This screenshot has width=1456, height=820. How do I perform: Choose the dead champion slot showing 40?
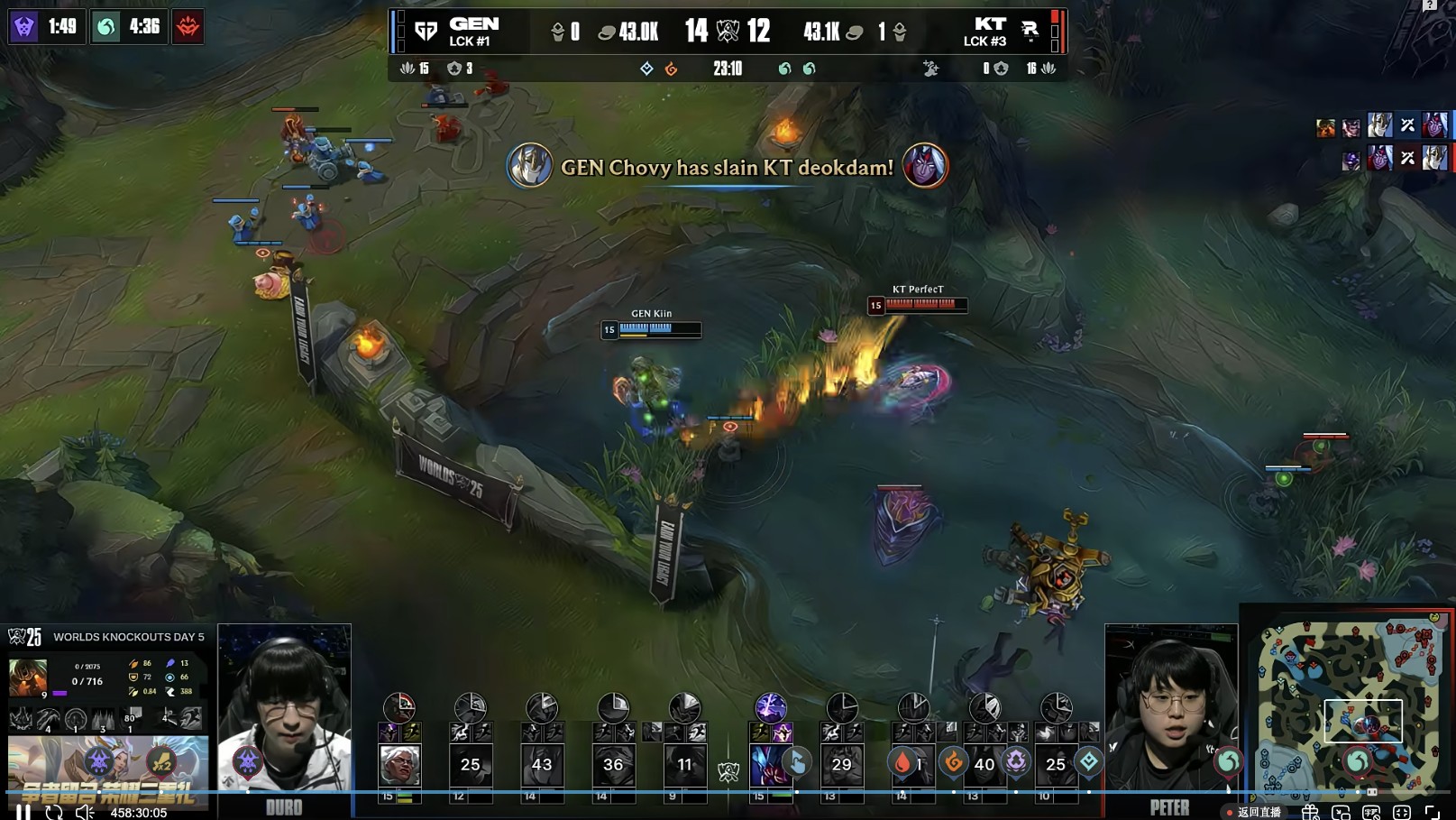tap(984, 765)
